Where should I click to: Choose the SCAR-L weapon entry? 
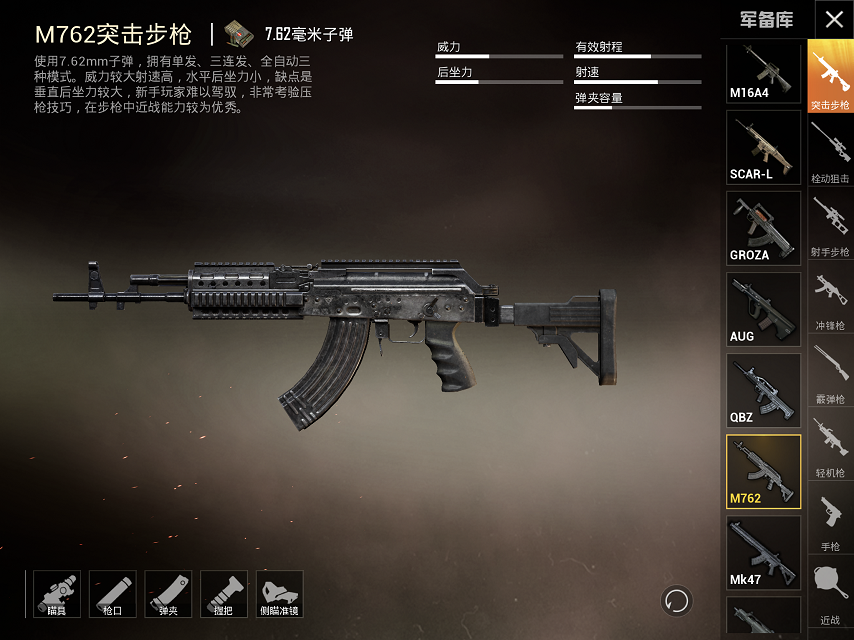point(763,147)
